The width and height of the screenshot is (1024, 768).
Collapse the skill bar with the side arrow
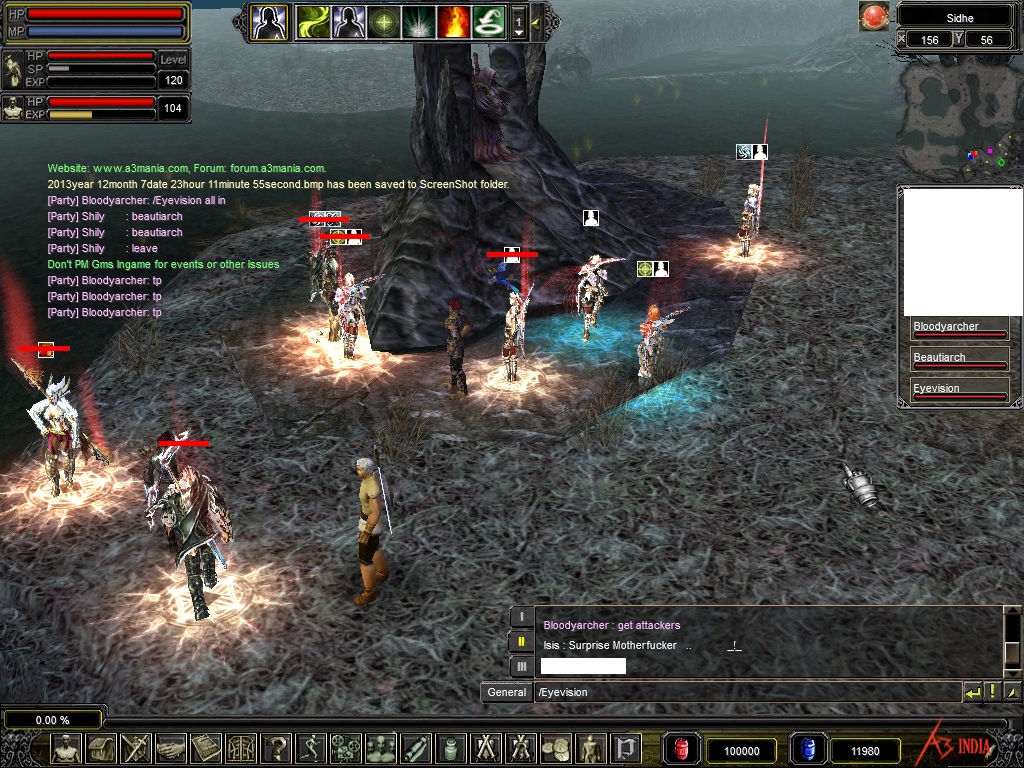pyautogui.click(x=536, y=21)
